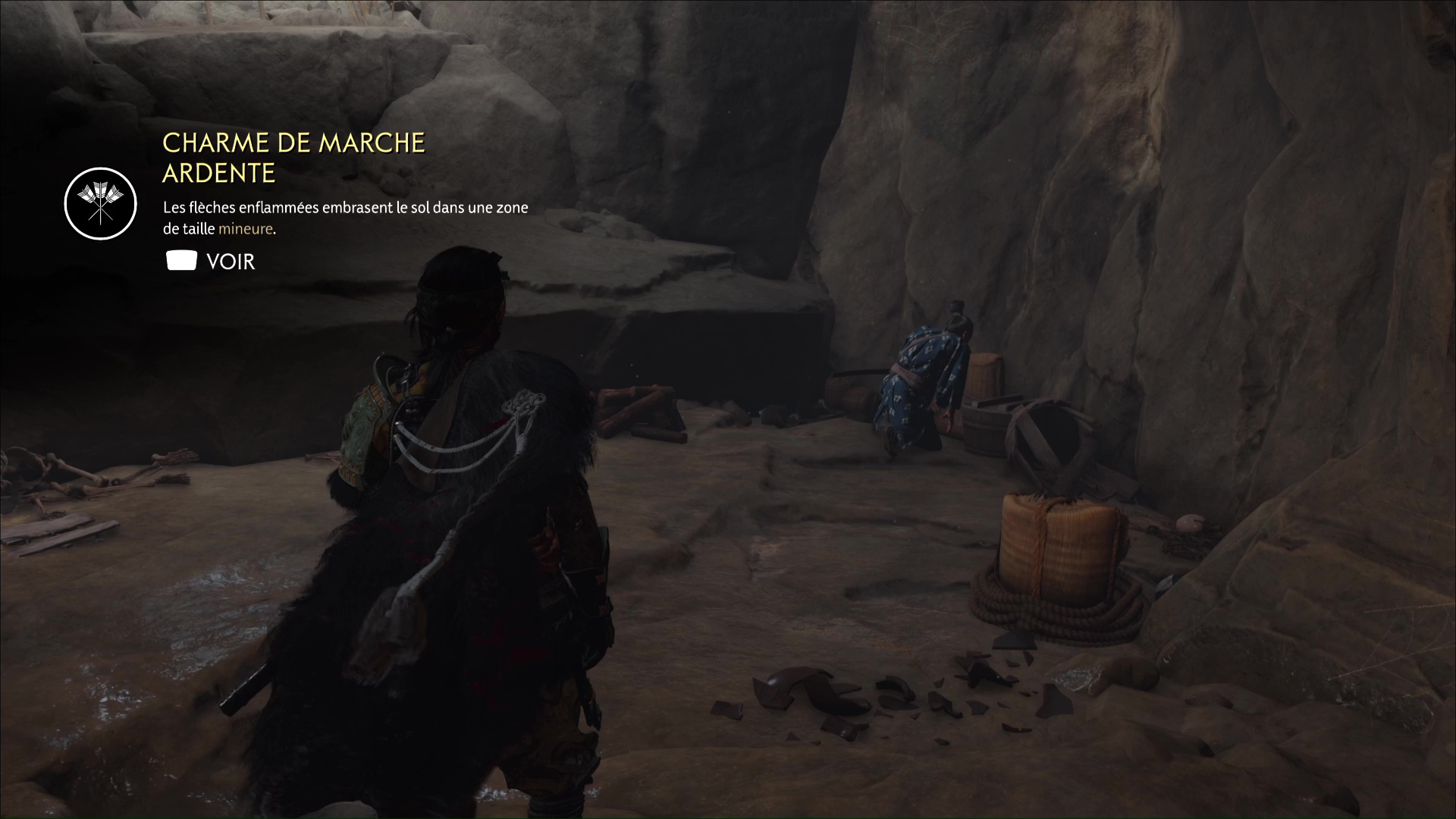Select the flaming arrows charm icon
Screen dimensions: 1456x819
point(100,204)
